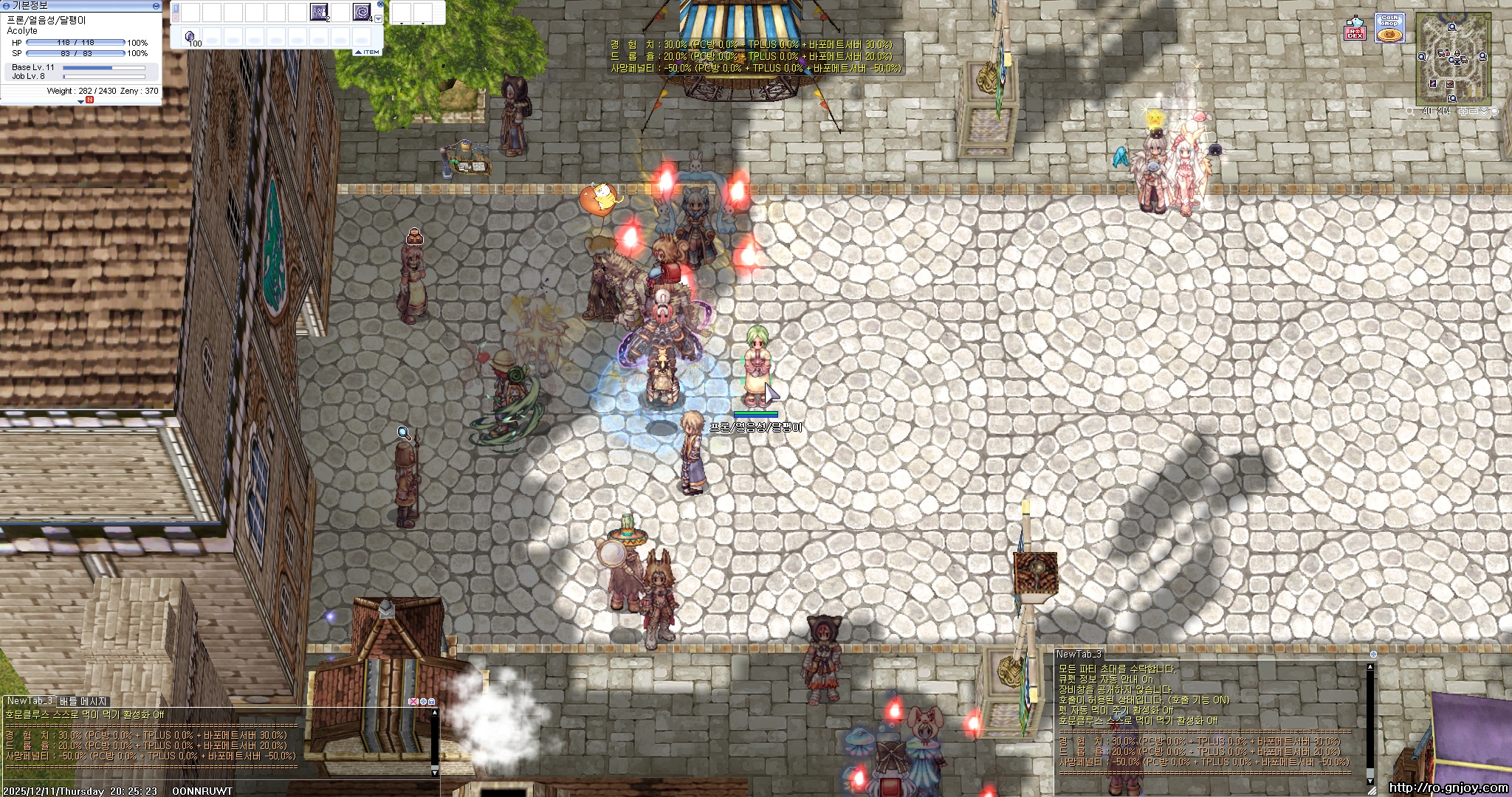Expand the basic info menu arrow
This screenshot has width=1512, height=797.
(80, 102)
